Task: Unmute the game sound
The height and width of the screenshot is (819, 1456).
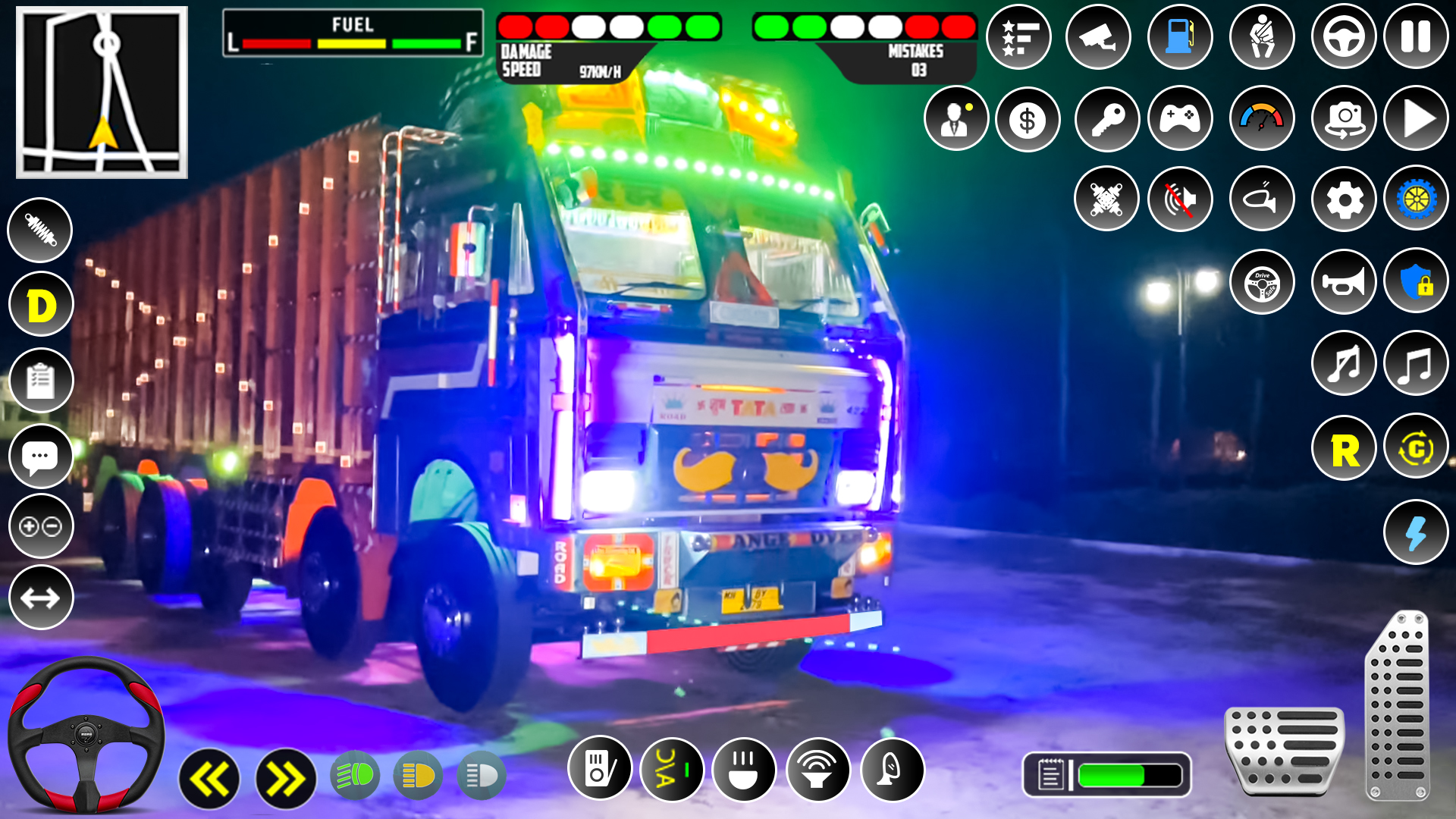Action: pos(1180,199)
